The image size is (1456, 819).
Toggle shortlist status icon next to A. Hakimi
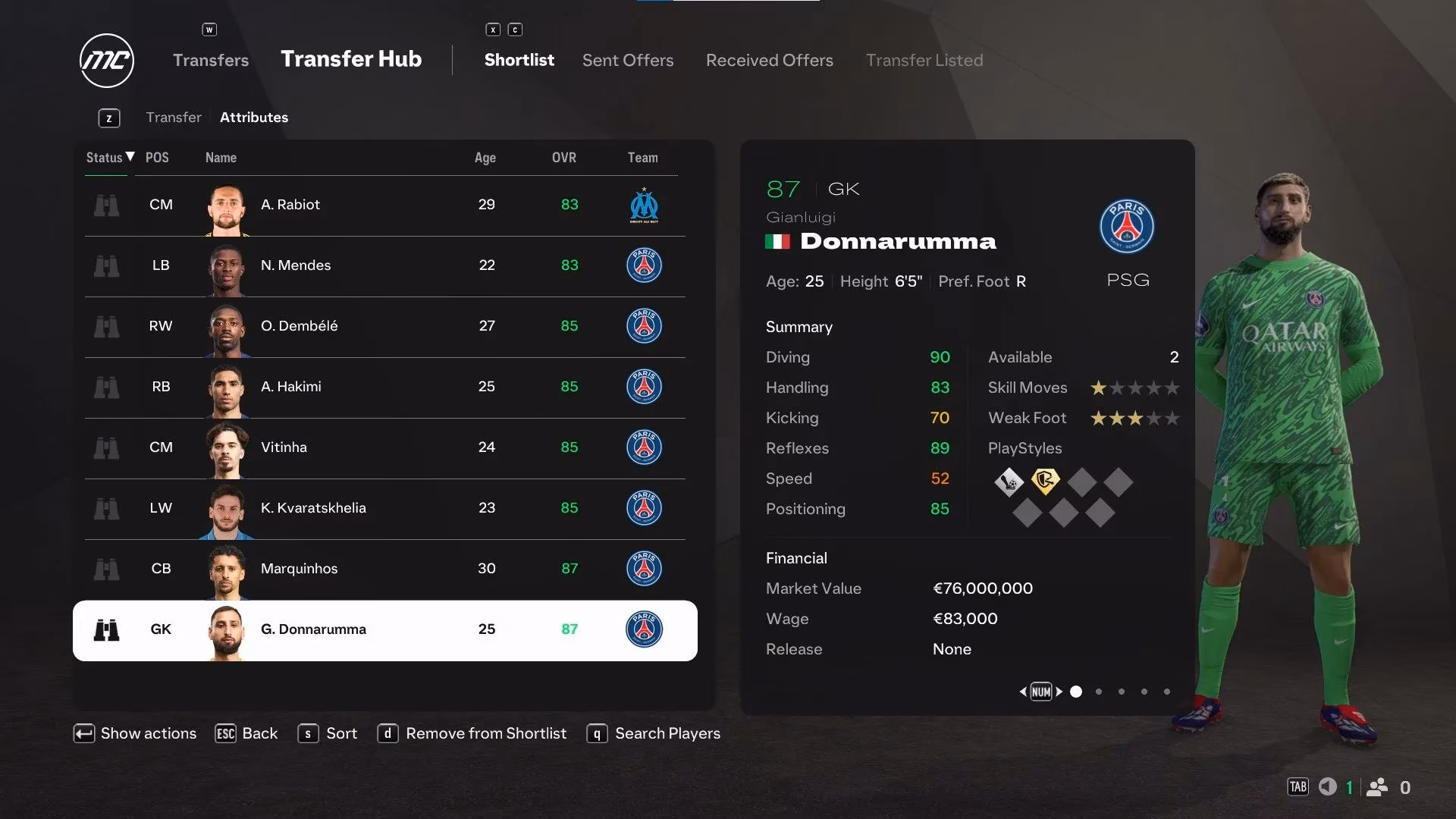coord(107,387)
